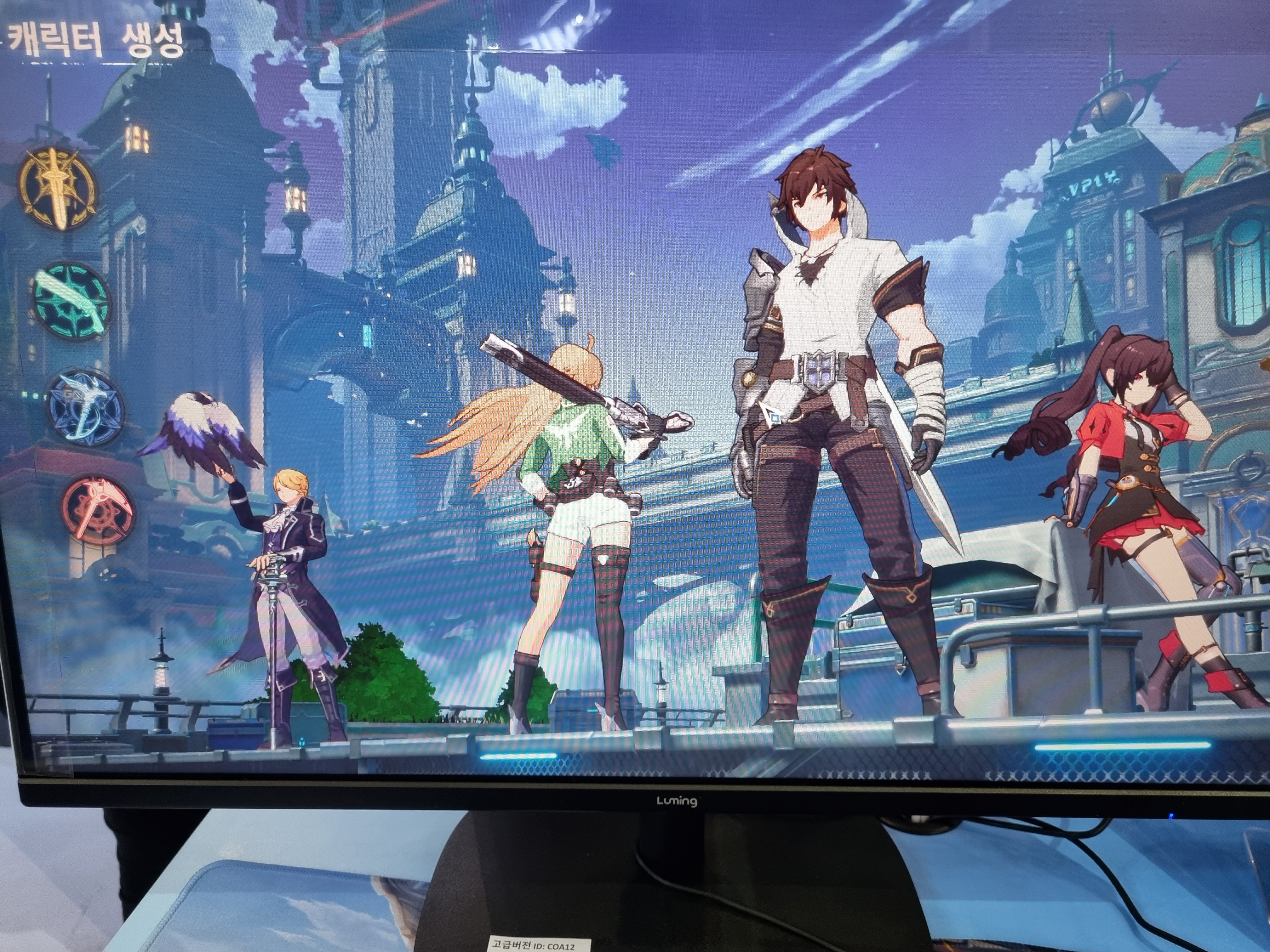This screenshot has height=952, width=1270.
Task: Choose the teal rifle class icon
Action: pyautogui.click(x=71, y=300)
